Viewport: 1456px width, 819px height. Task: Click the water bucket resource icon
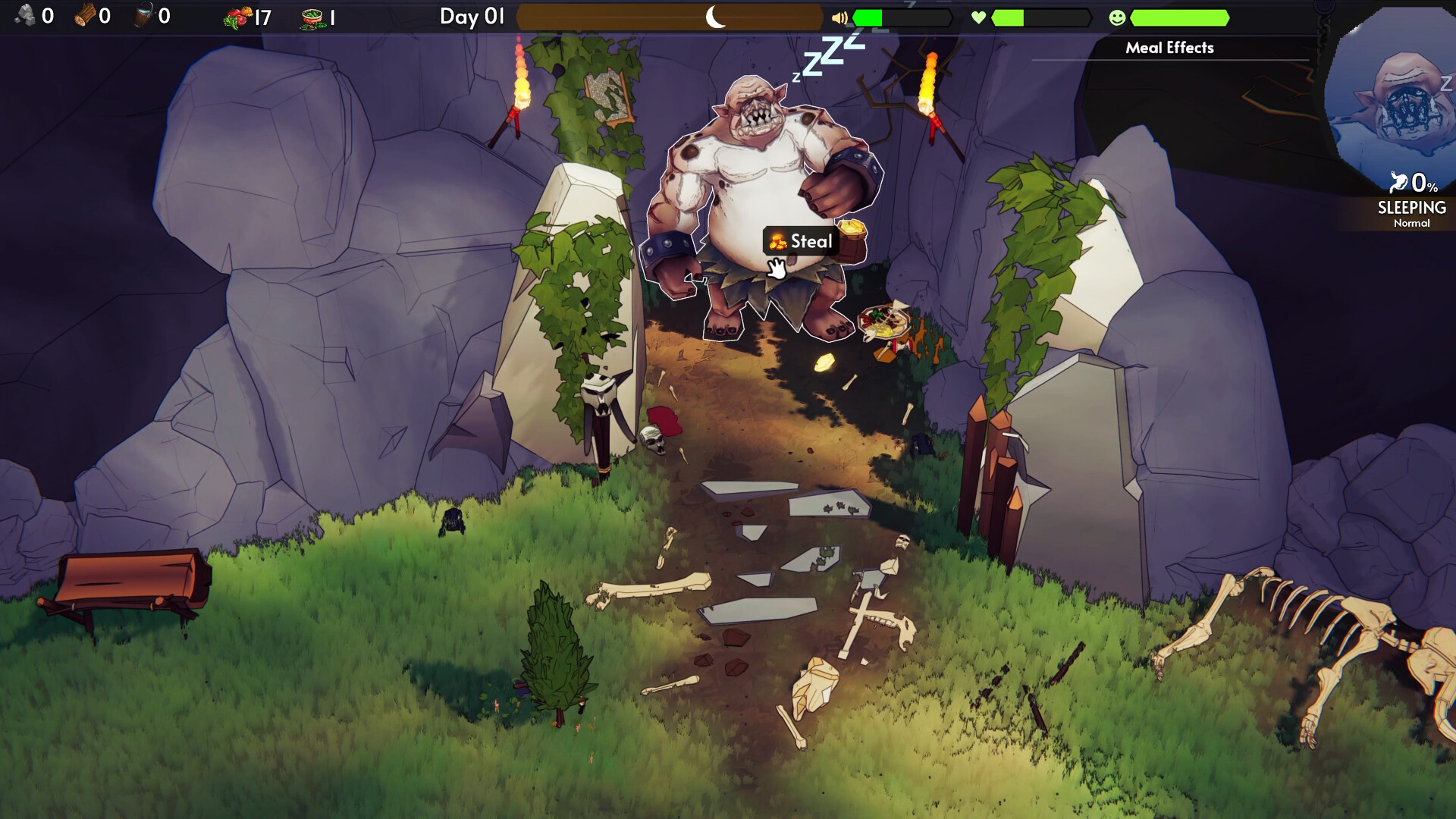(143, 14)
